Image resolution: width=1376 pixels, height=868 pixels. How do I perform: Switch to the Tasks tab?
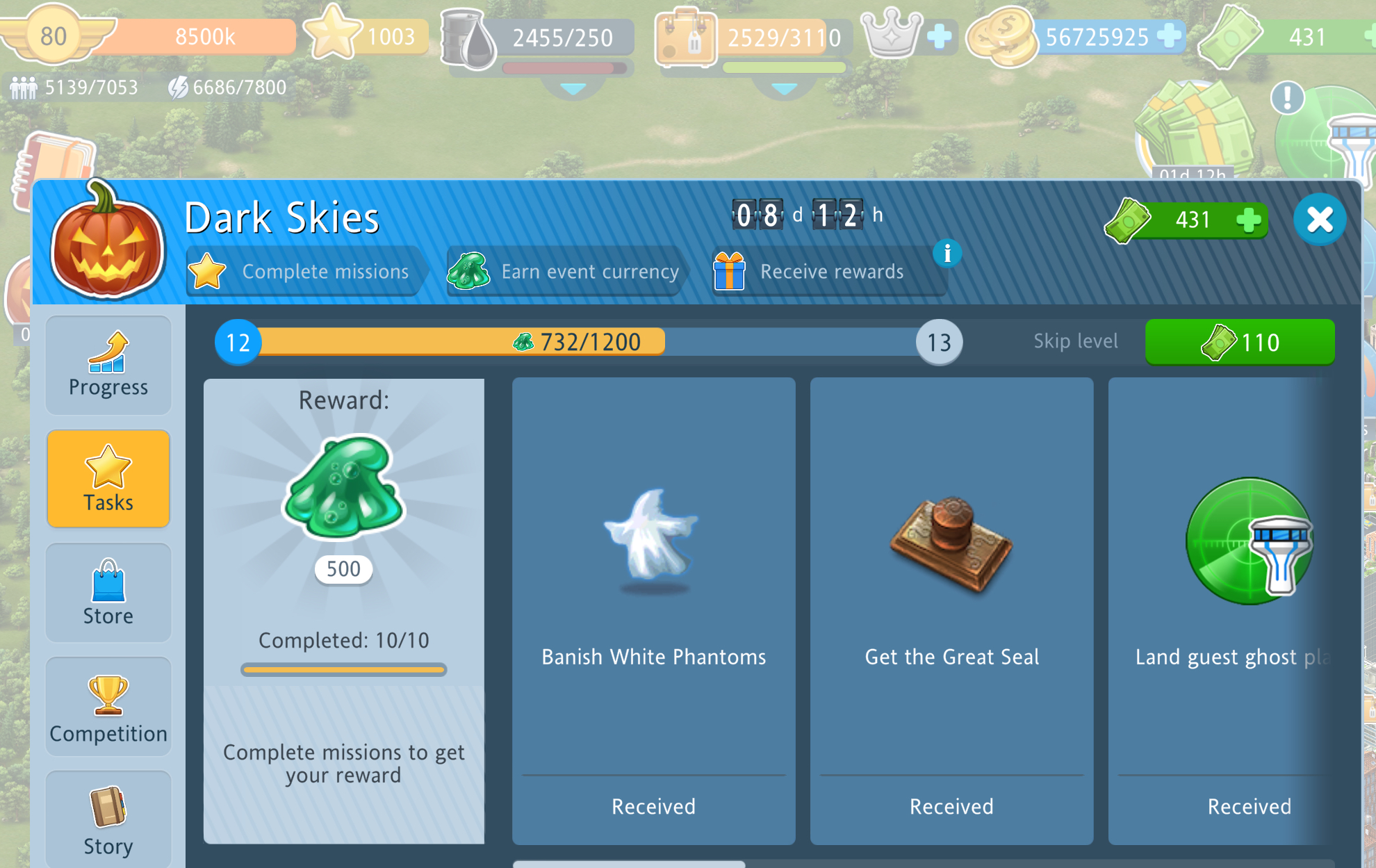click(x=108, y=479)
